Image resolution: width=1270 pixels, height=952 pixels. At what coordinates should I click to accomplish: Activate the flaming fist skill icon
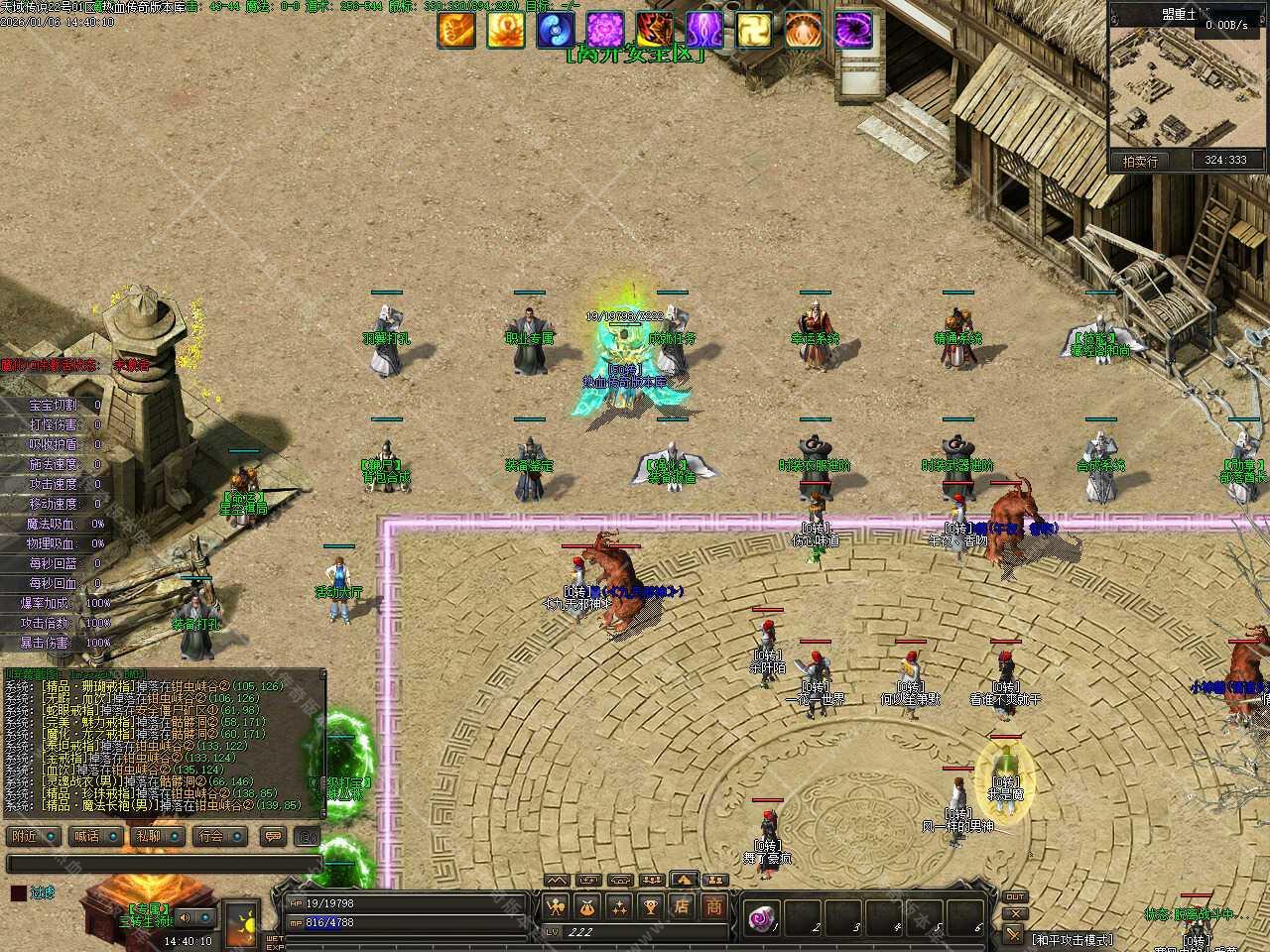[x=456, y=30]
